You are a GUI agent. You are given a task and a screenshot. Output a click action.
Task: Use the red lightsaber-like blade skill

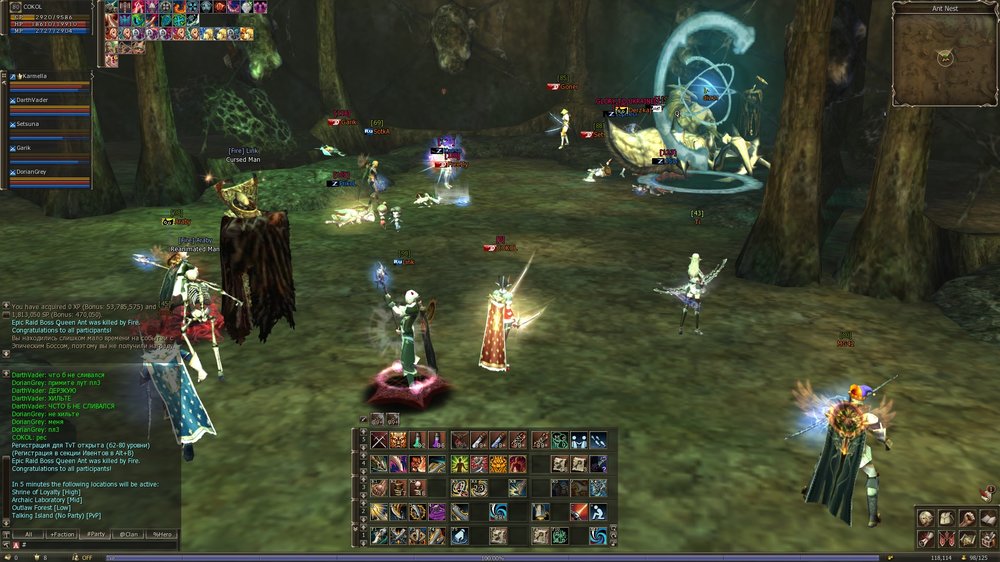coord(578,512)
